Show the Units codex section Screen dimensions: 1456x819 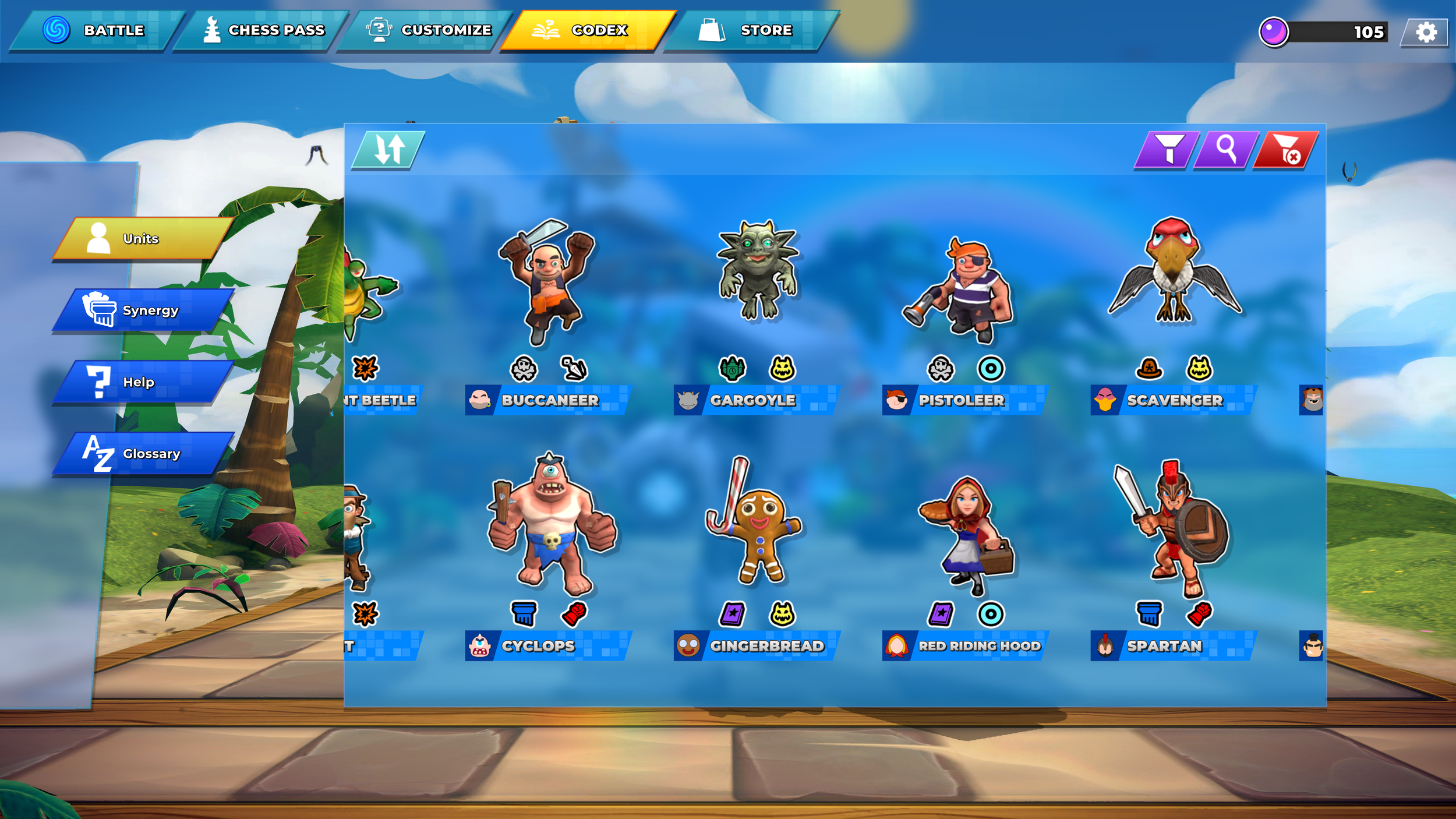(x=143, y=239)
